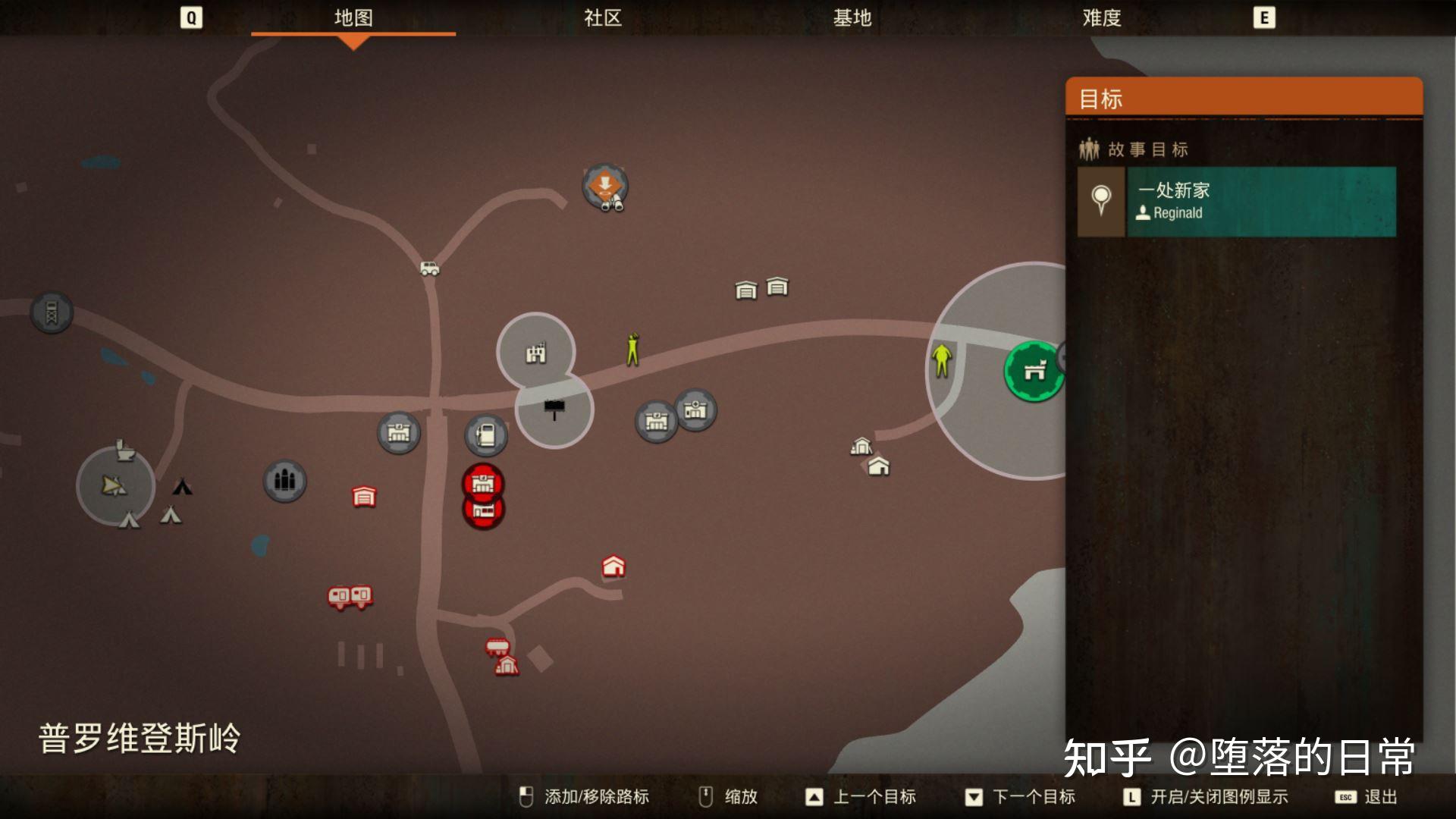
Task: Click the medical clinic icon with the cross
Action: click(x=693, y=409)
